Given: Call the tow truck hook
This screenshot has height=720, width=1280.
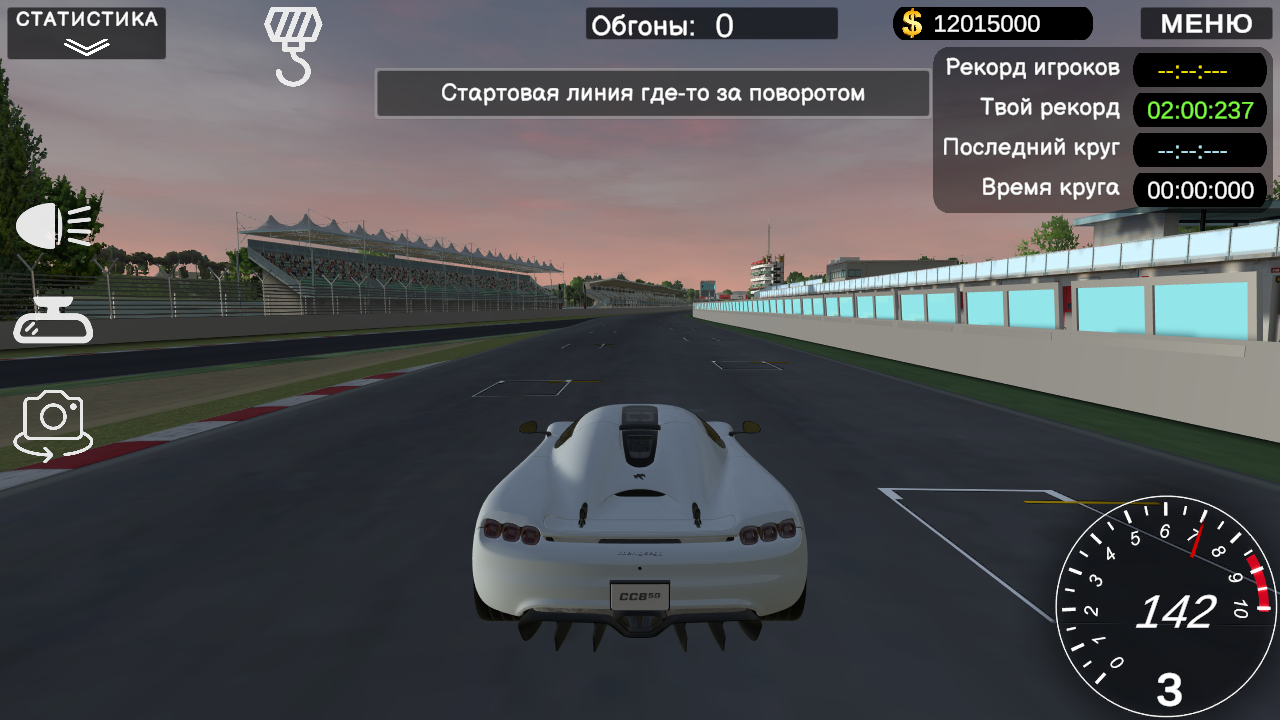Looking at the screenshot, I should 293,30.
